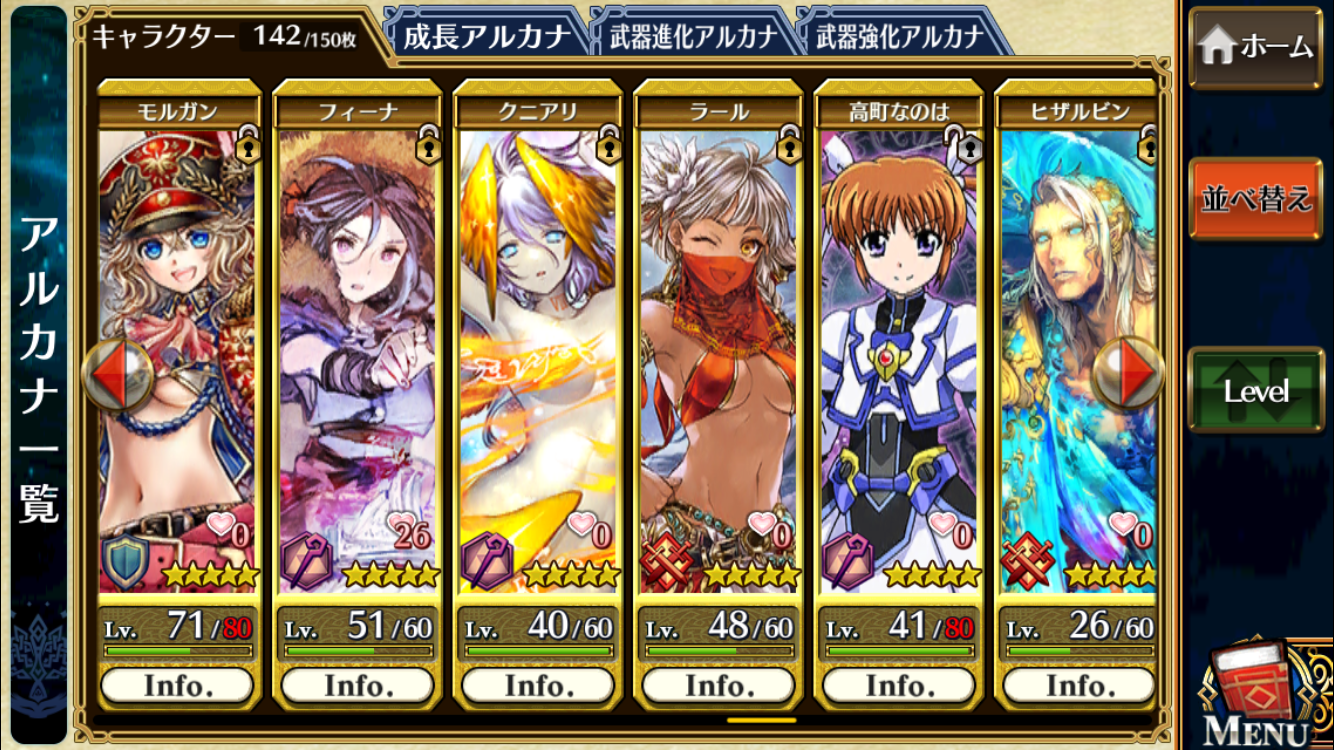Page left with the red arrow
The height and width of the screenshot is (750, 1334).
click(116, 375)
